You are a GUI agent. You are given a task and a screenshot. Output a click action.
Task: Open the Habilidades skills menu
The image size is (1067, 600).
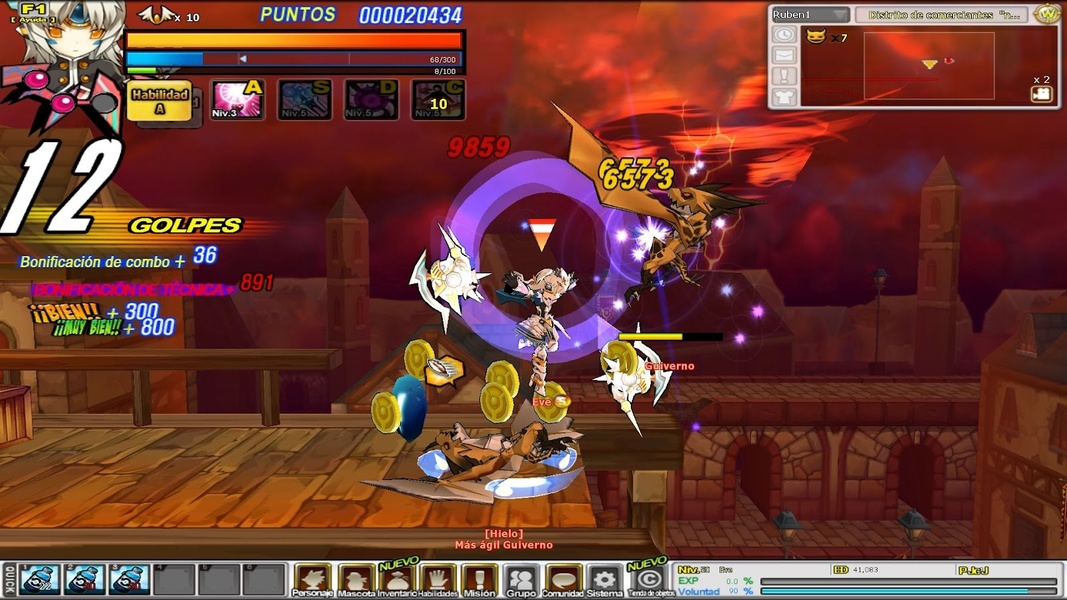tap(438, 579)
